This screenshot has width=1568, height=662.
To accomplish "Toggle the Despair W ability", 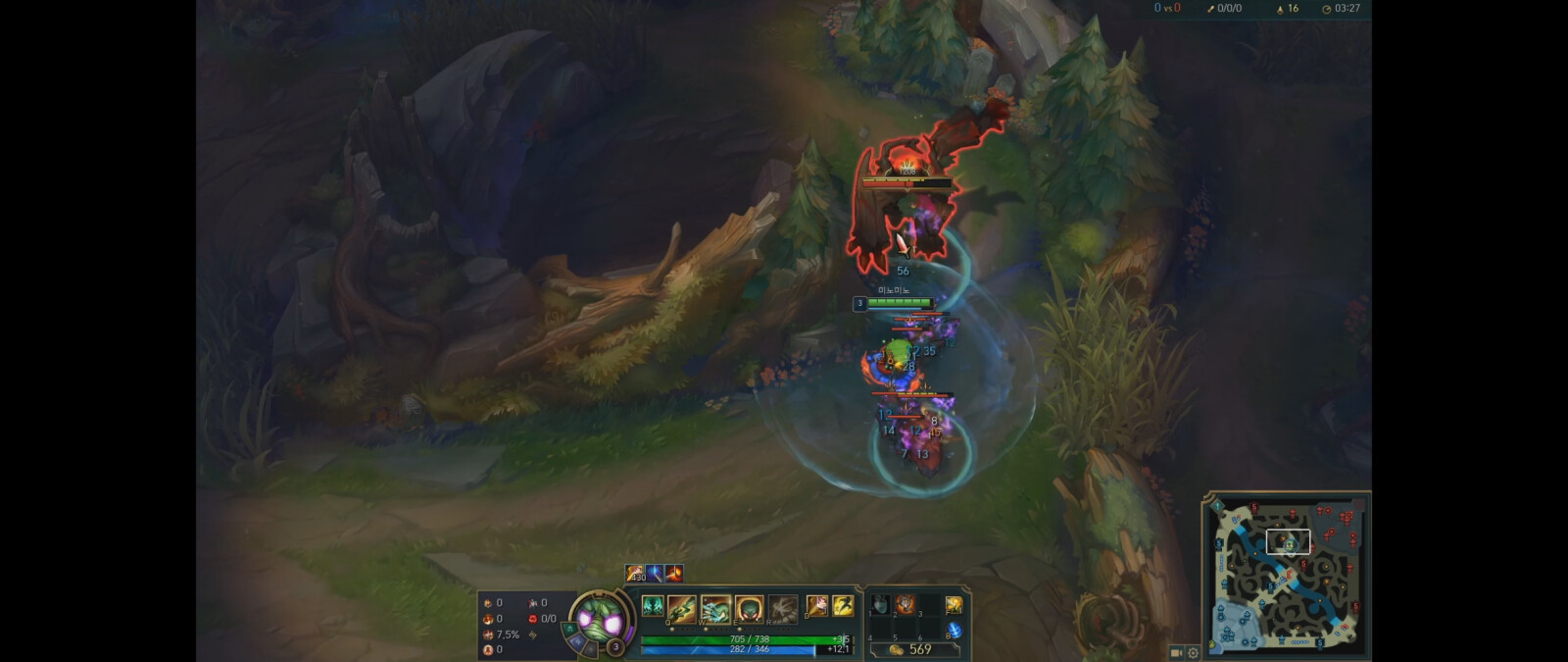I will tap(715, 608).
